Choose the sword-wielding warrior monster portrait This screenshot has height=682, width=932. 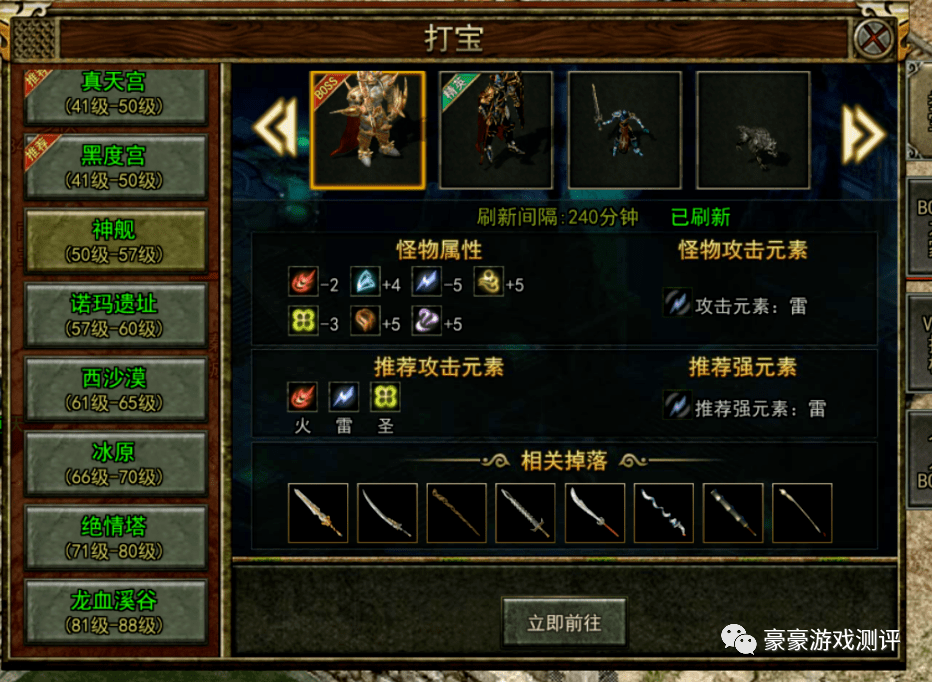[625, 130]
